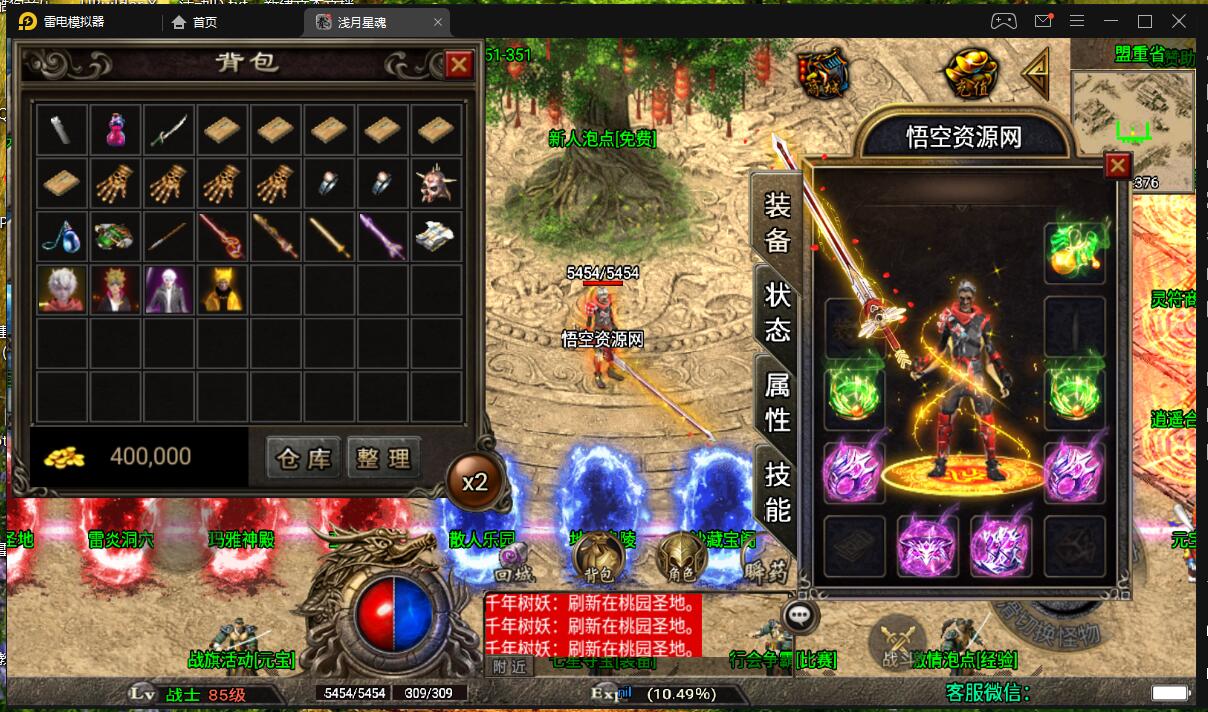Viewport: 1208px width, 712px height.
Task: Open the 背包 bag icon on the HUD
Action: click(x=600, y=557)
